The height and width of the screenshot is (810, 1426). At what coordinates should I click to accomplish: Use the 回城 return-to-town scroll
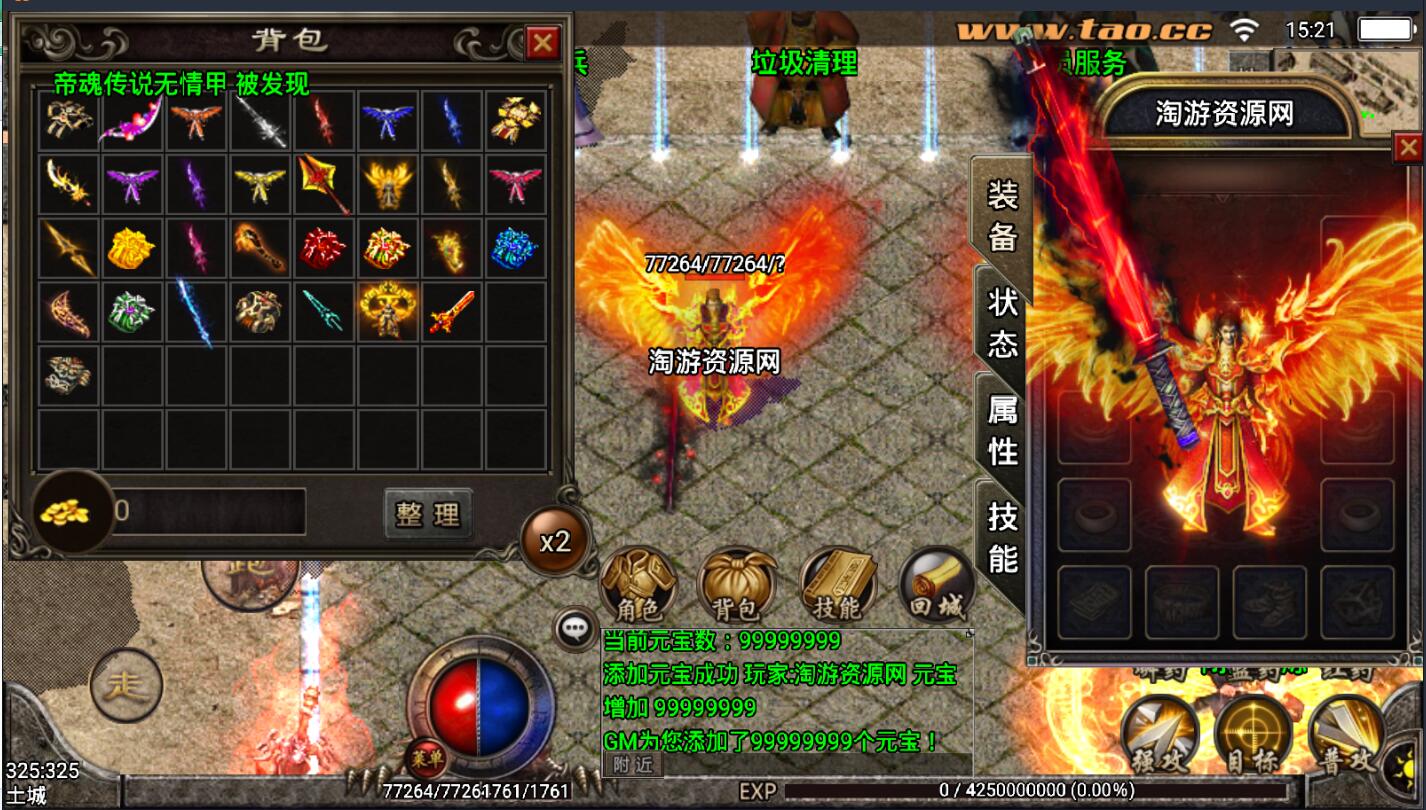[937, 585]
